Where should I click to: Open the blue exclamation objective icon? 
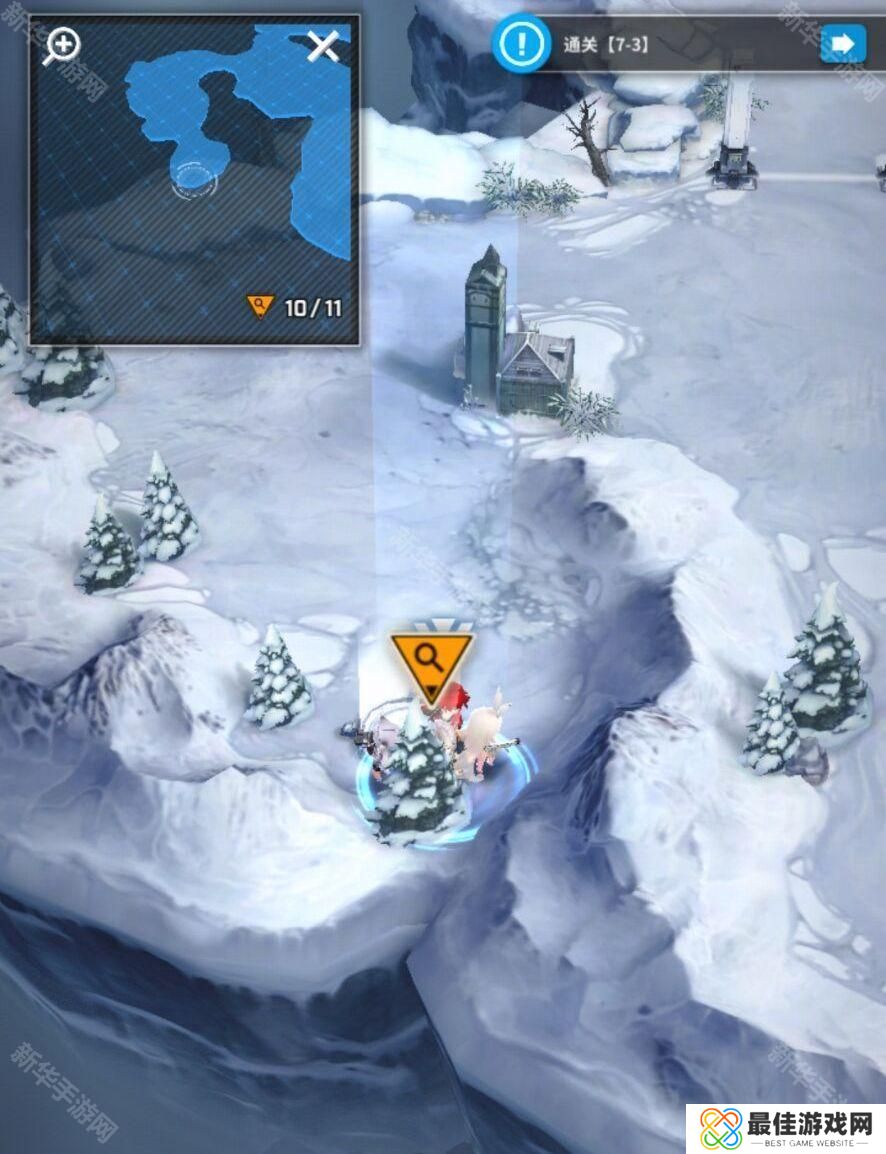pos(520,43)
